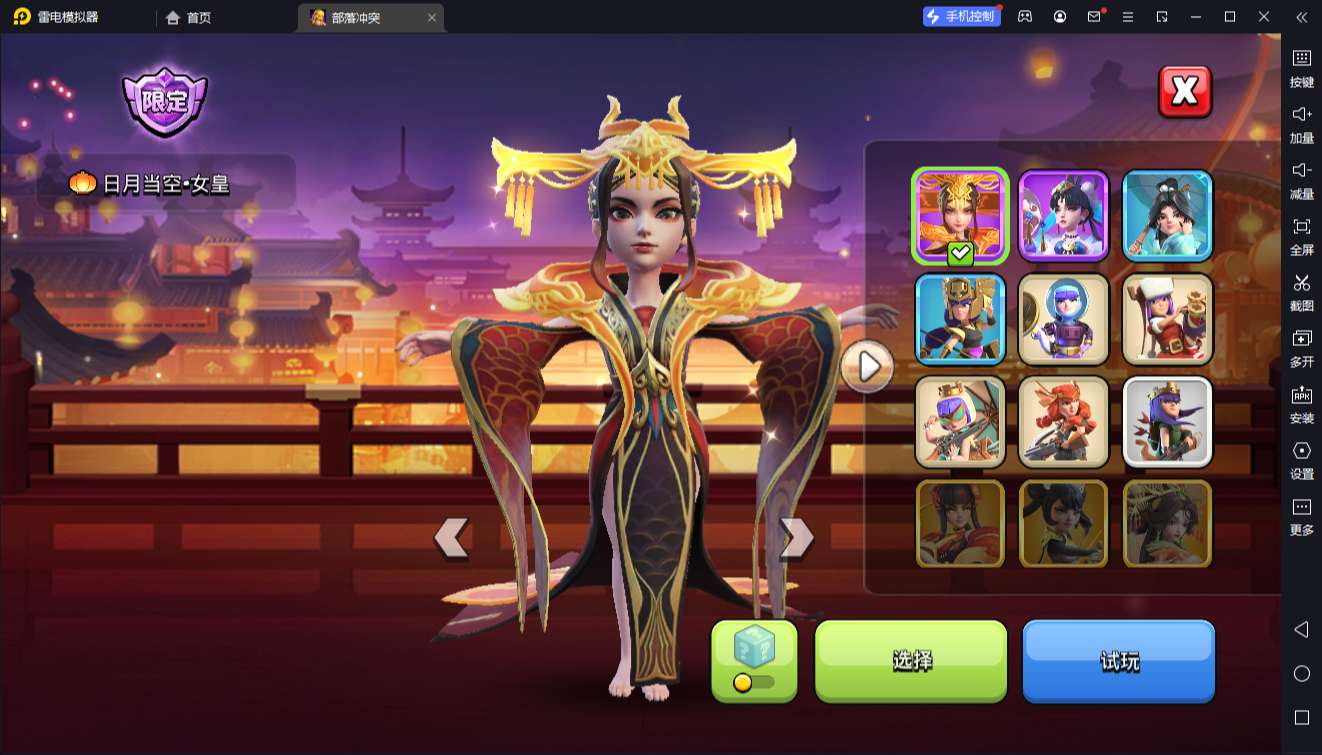
Task: Show the next skin with right arrow
Action: pyautogui.click(x=796, y=538)
